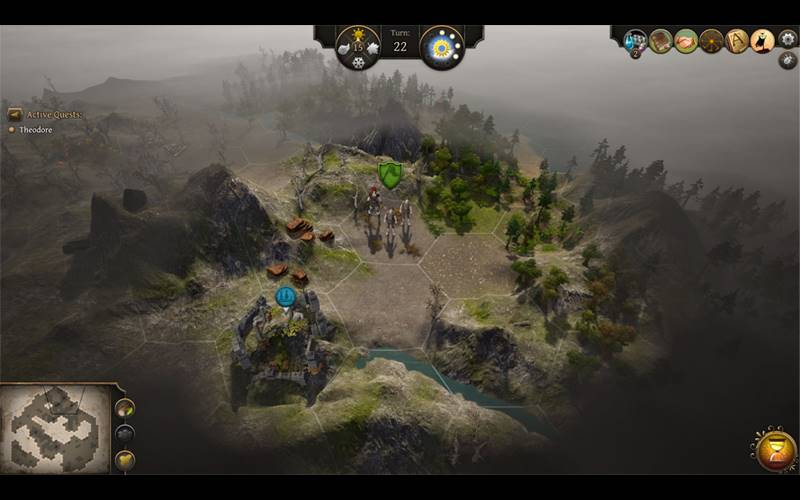Open the diplomacy handshake icon

pos(685,41)
